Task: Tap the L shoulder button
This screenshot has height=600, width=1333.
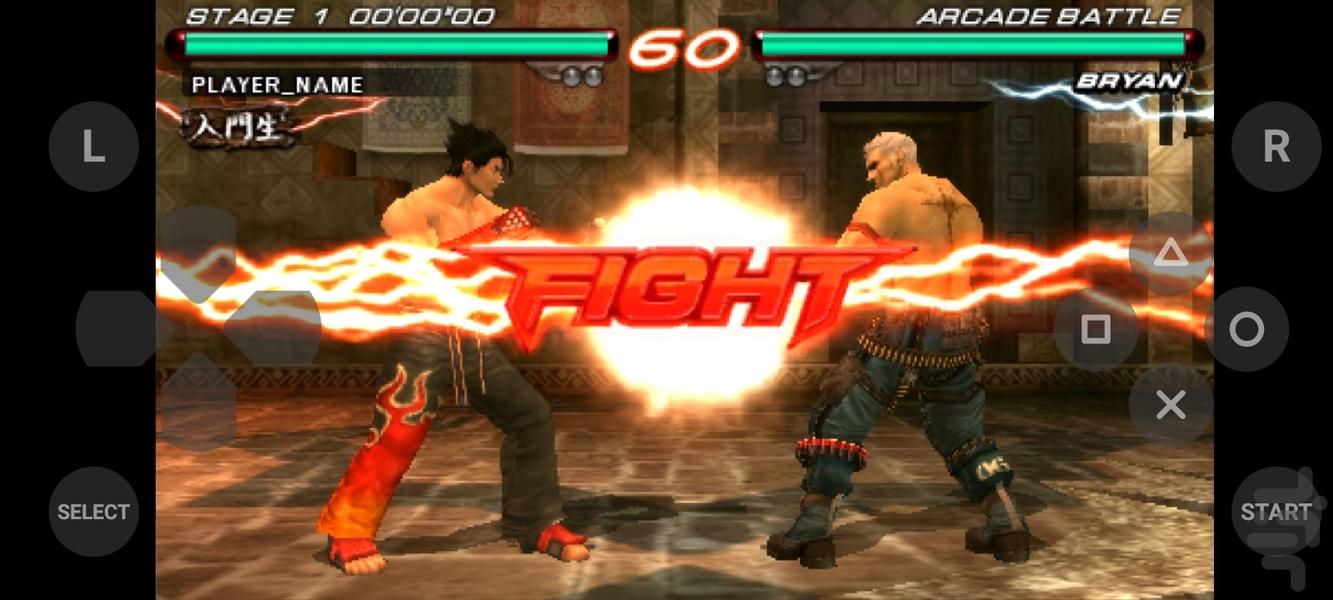Action: coord(93,147)
